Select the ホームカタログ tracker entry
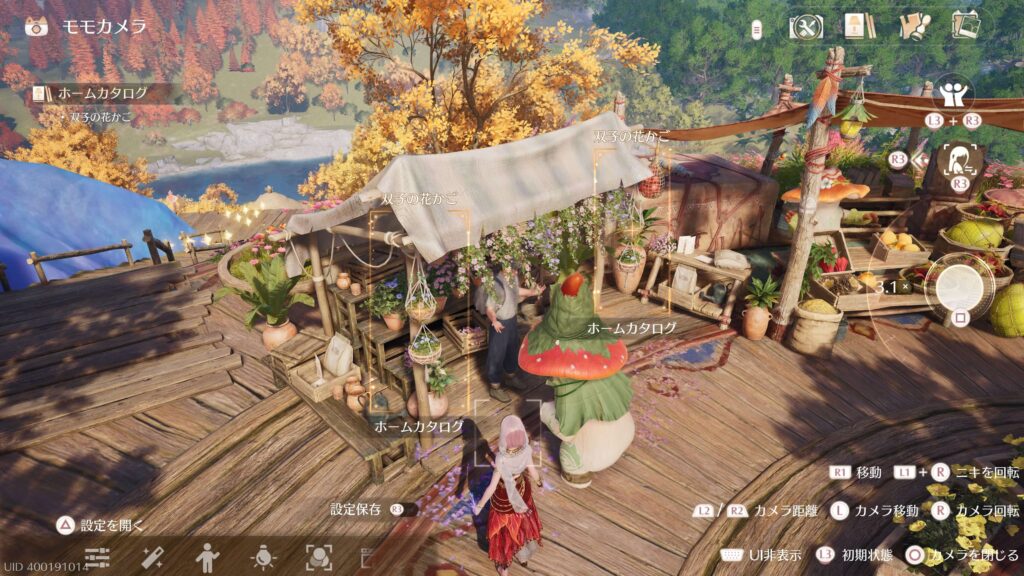The image size is (1024, 576). 102,93
